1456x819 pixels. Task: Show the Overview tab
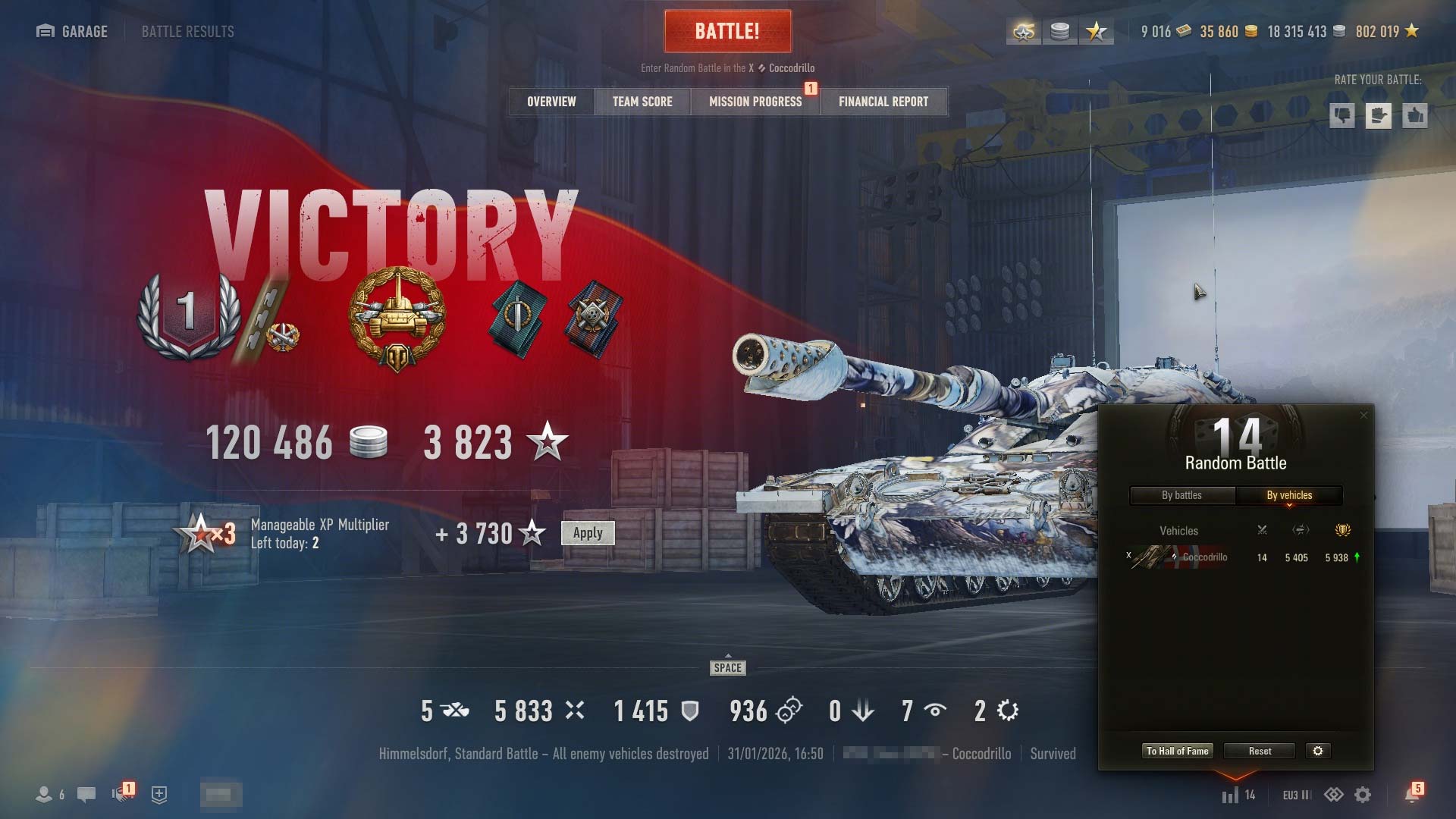tap(551, 102)
